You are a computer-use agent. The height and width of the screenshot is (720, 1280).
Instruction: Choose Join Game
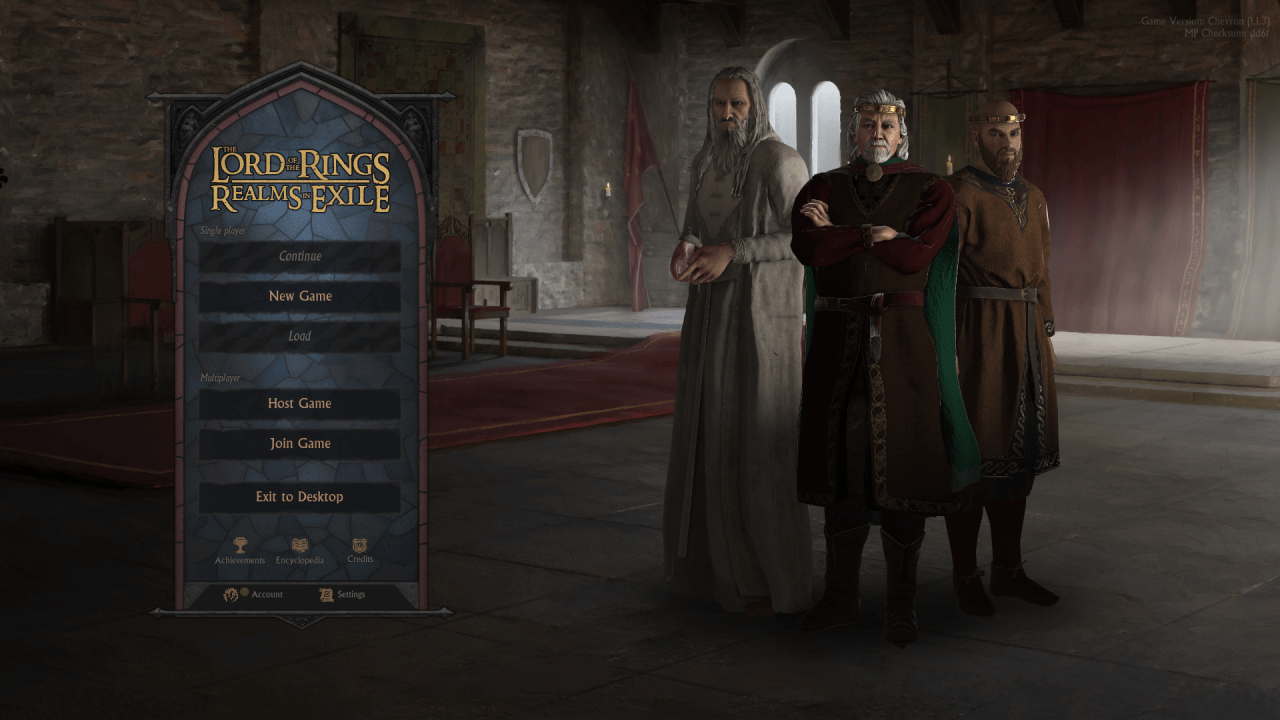pyautogui.click(x=300, y=443)
